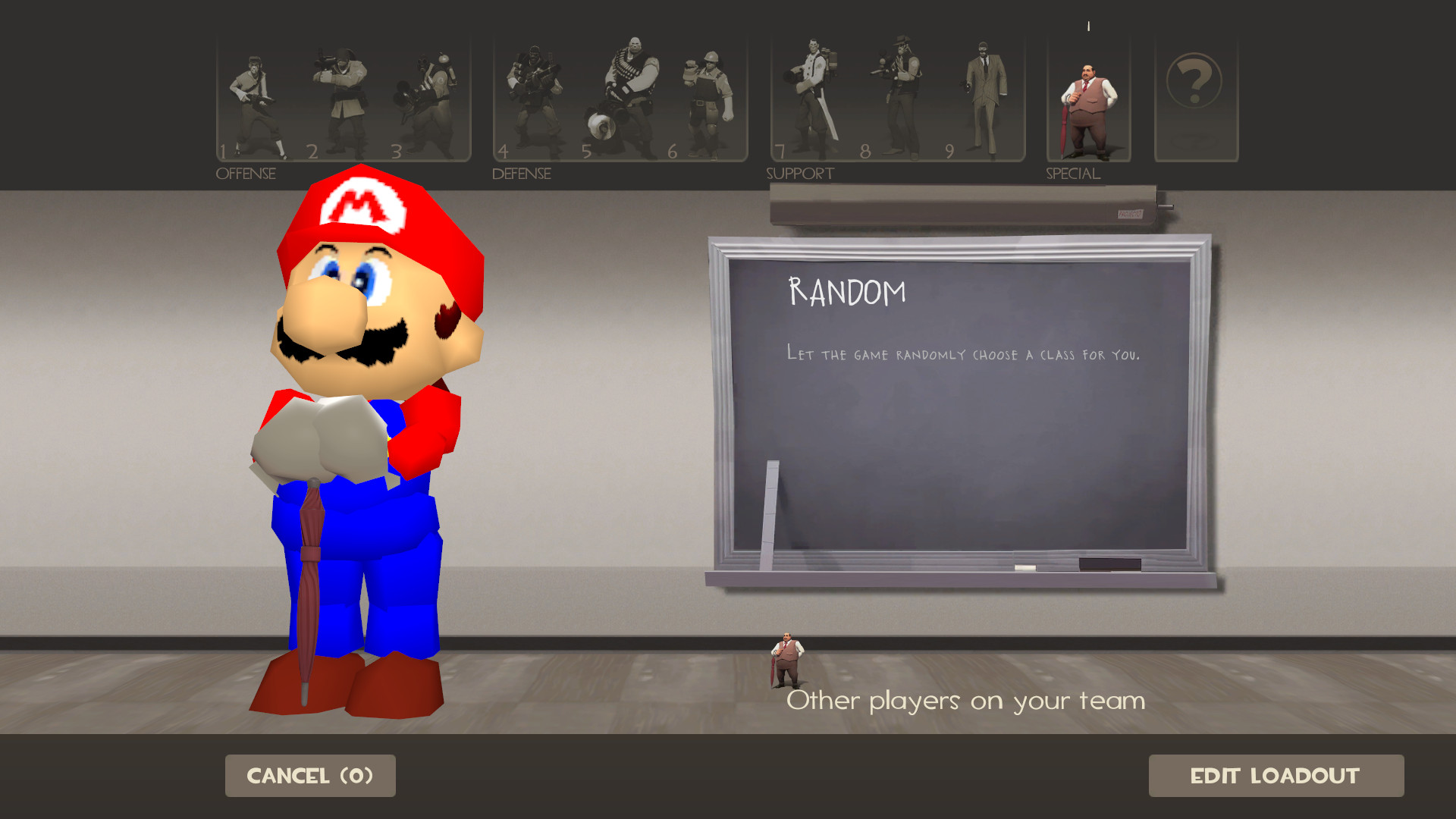Click the RANDOM title on the chalkboard

(846, 290)
